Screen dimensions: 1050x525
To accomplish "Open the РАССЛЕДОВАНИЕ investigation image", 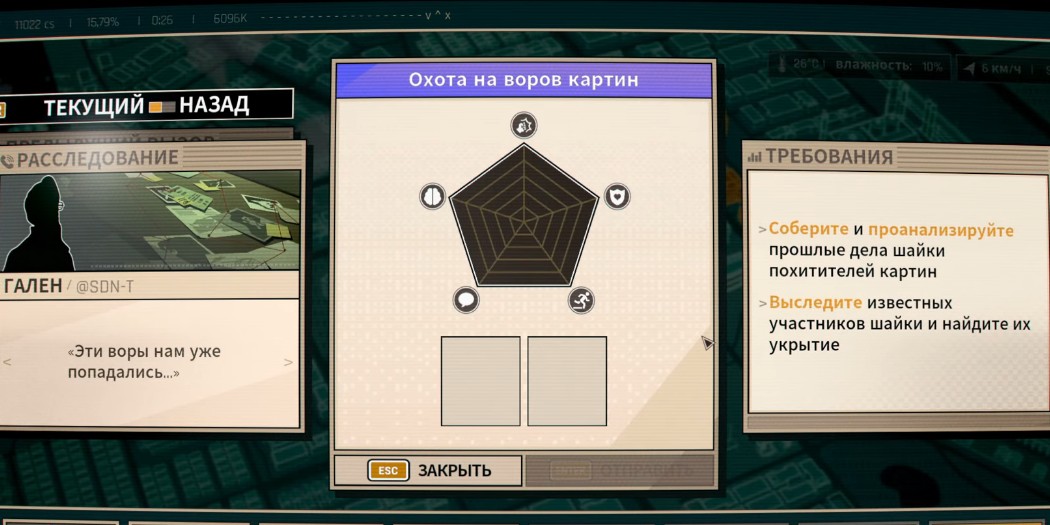I will click(150, 220).
